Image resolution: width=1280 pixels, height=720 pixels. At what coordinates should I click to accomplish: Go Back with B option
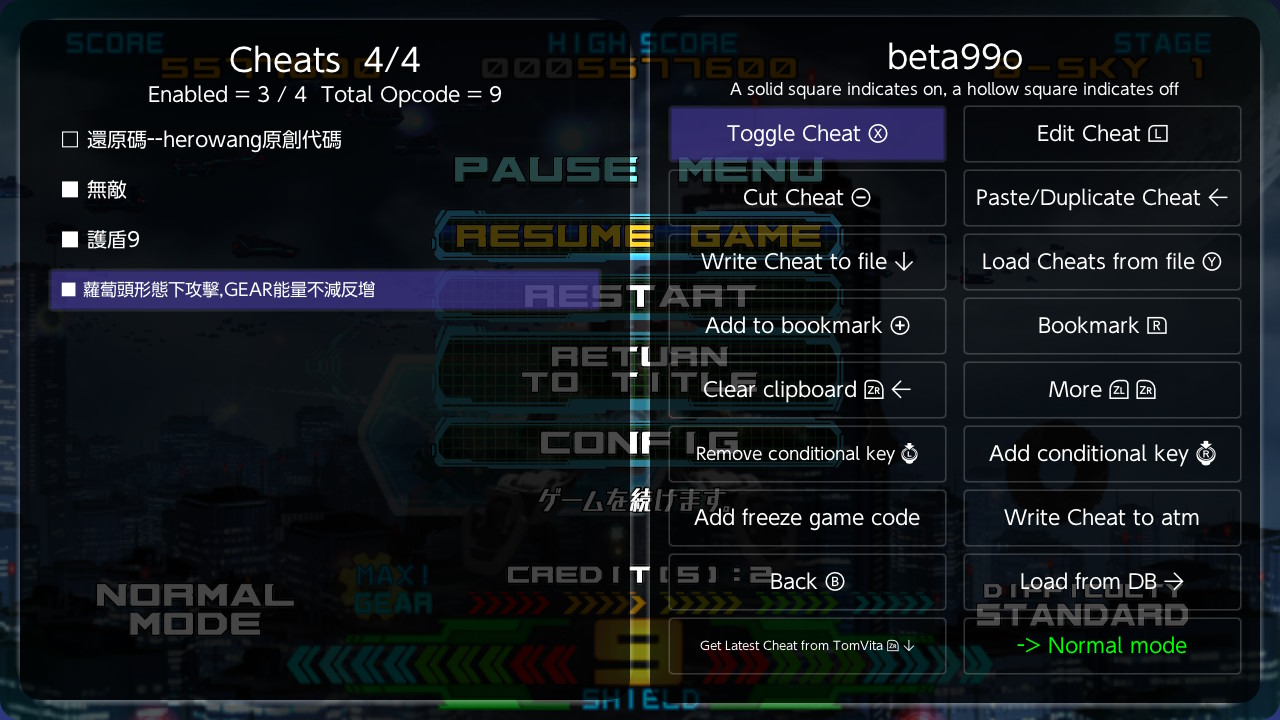[806, 581]
